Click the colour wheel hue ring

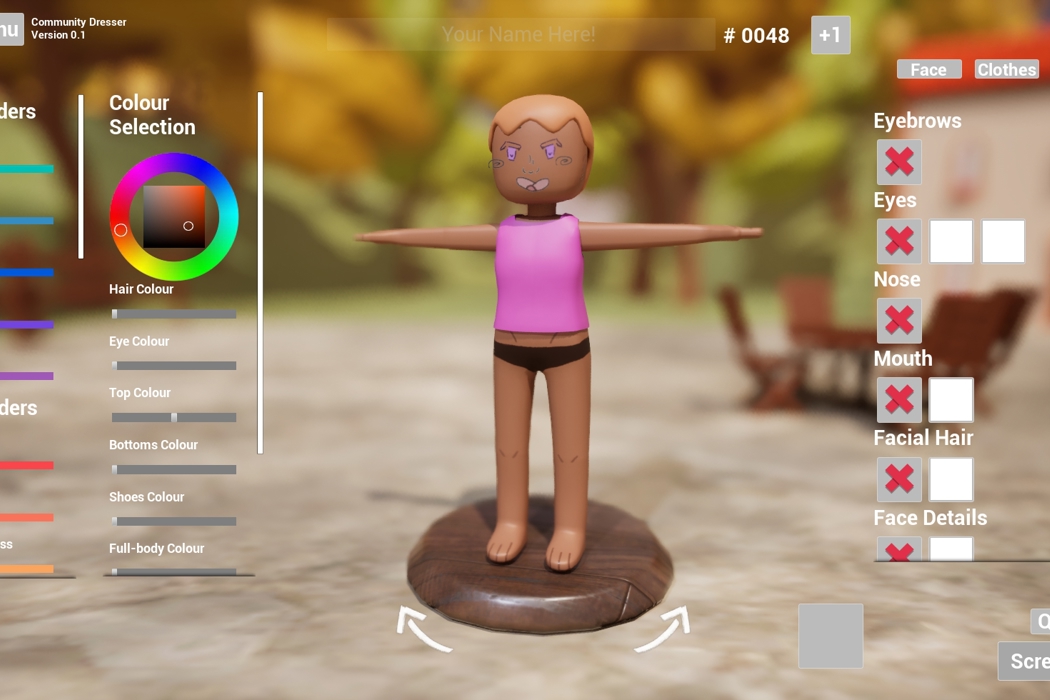click(174, 163)
